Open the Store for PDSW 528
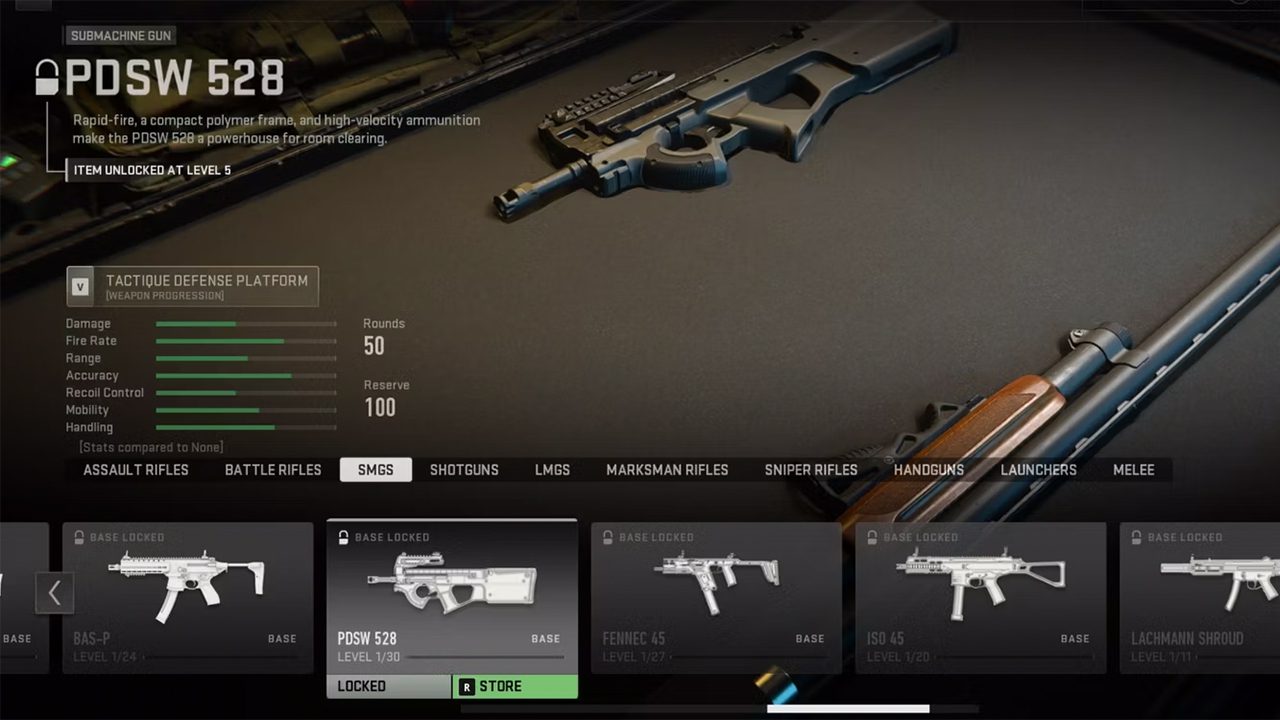The width and height of the screenshot is (1280, 720). (515, 687)
